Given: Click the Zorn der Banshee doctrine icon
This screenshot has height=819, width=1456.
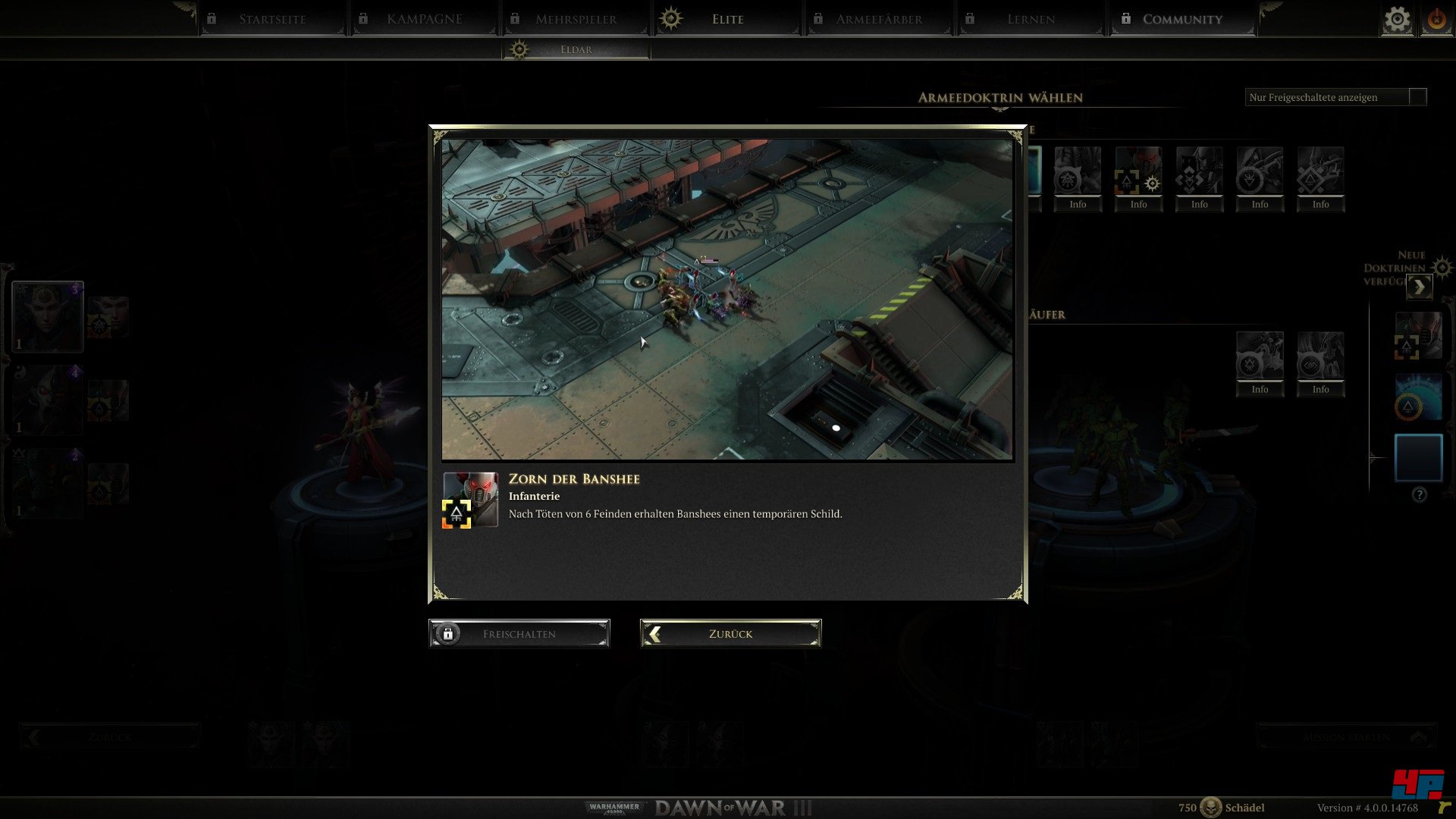Looking at the screenshot, I should [470, 500].
